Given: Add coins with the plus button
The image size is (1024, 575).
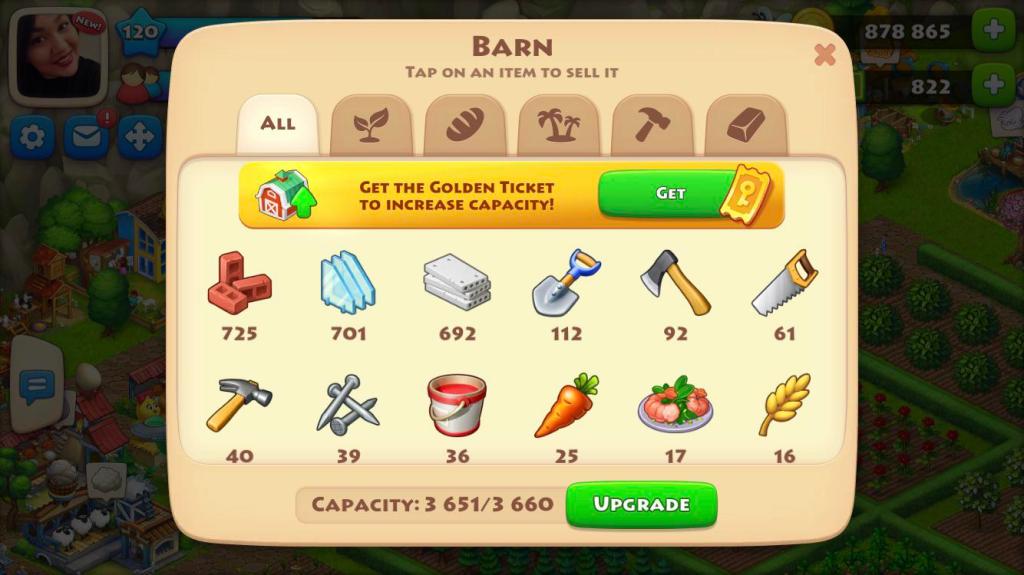Looking at the screenshot, I should coord(993,31).
